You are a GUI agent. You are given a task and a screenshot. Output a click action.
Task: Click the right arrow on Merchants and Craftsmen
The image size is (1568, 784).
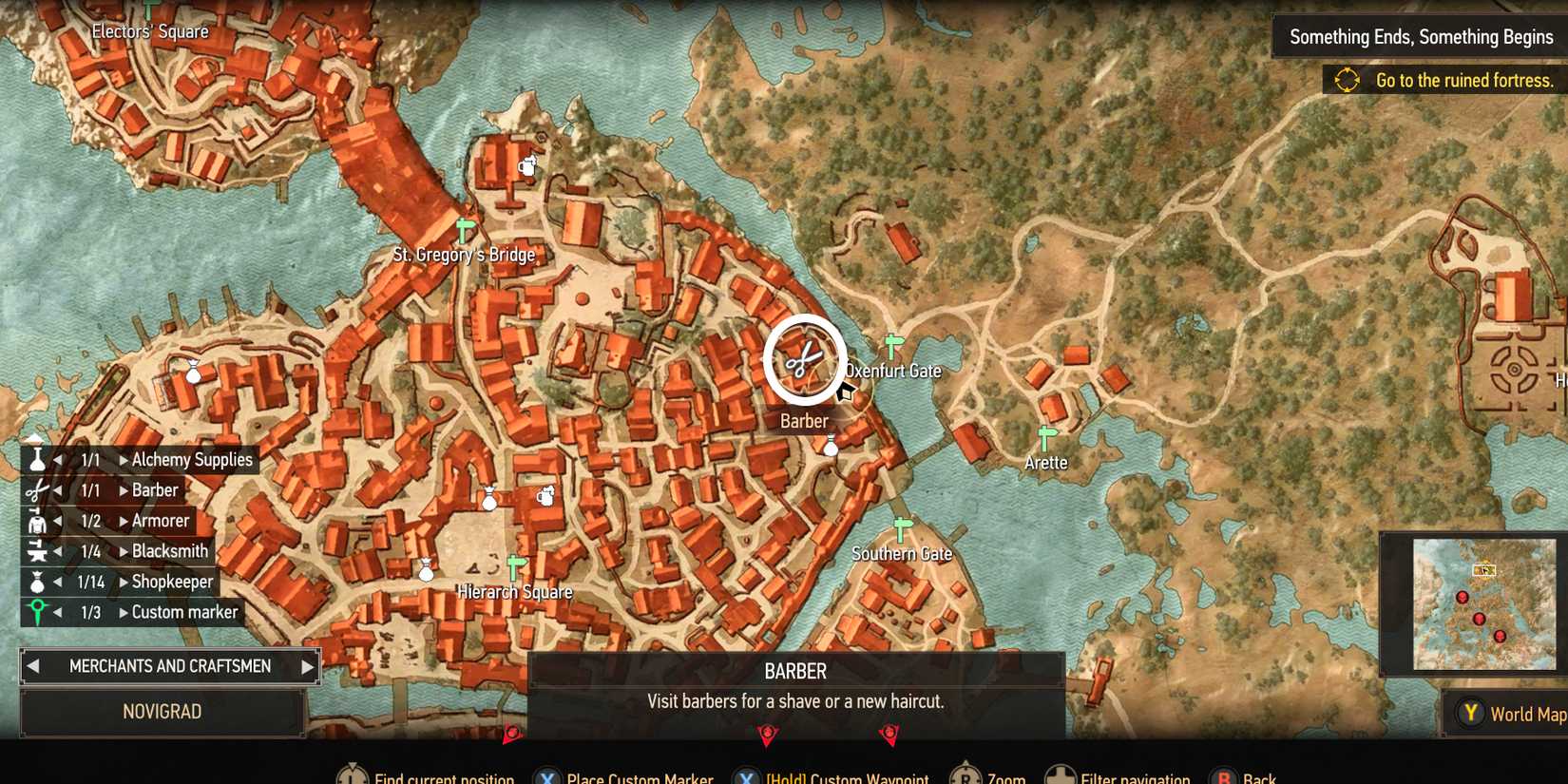pos(306,665)
